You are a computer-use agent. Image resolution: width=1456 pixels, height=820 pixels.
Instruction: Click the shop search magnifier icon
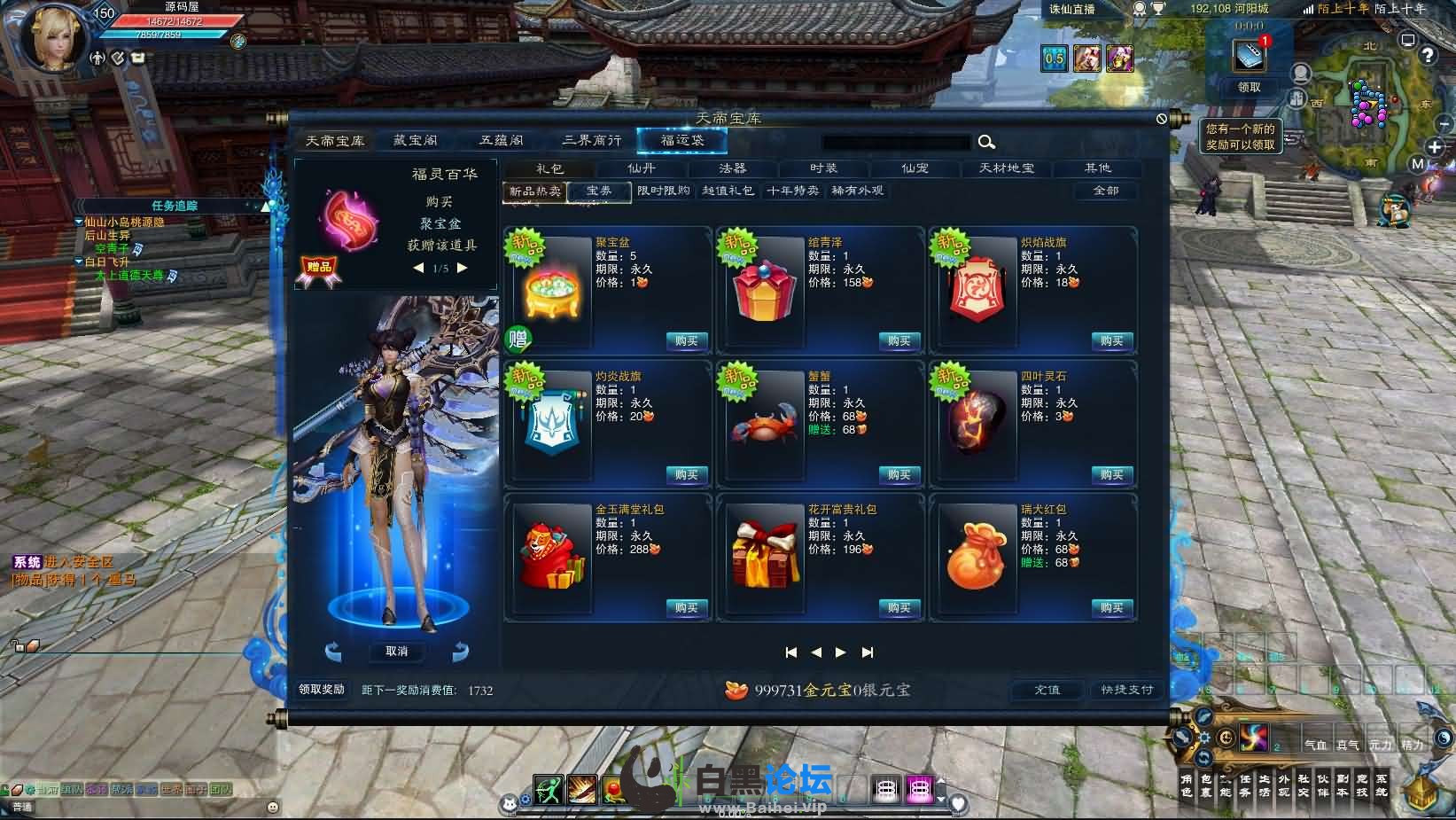point(986,142)
